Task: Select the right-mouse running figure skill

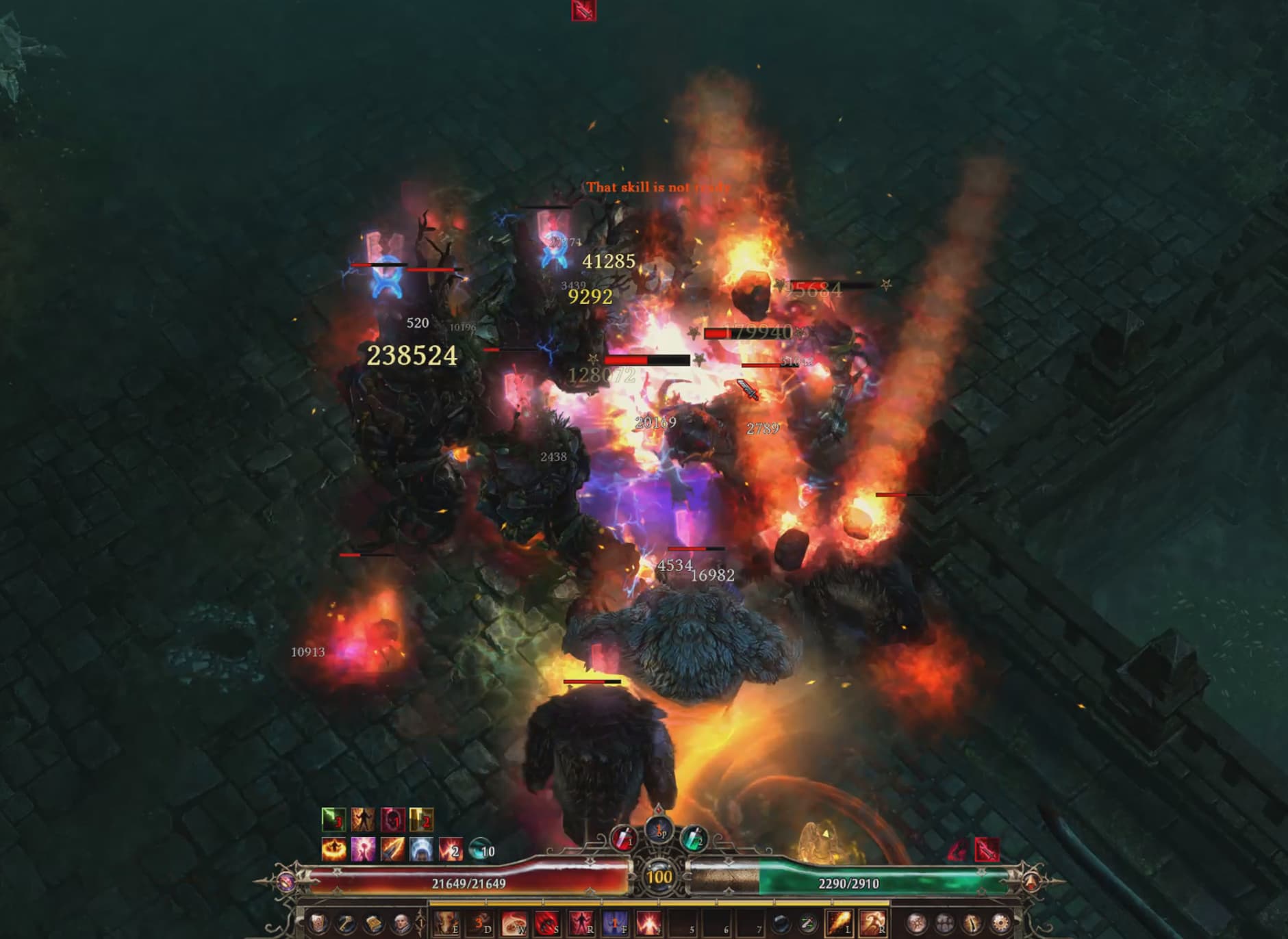Action: pyautogui.click(x=872, y=924)
